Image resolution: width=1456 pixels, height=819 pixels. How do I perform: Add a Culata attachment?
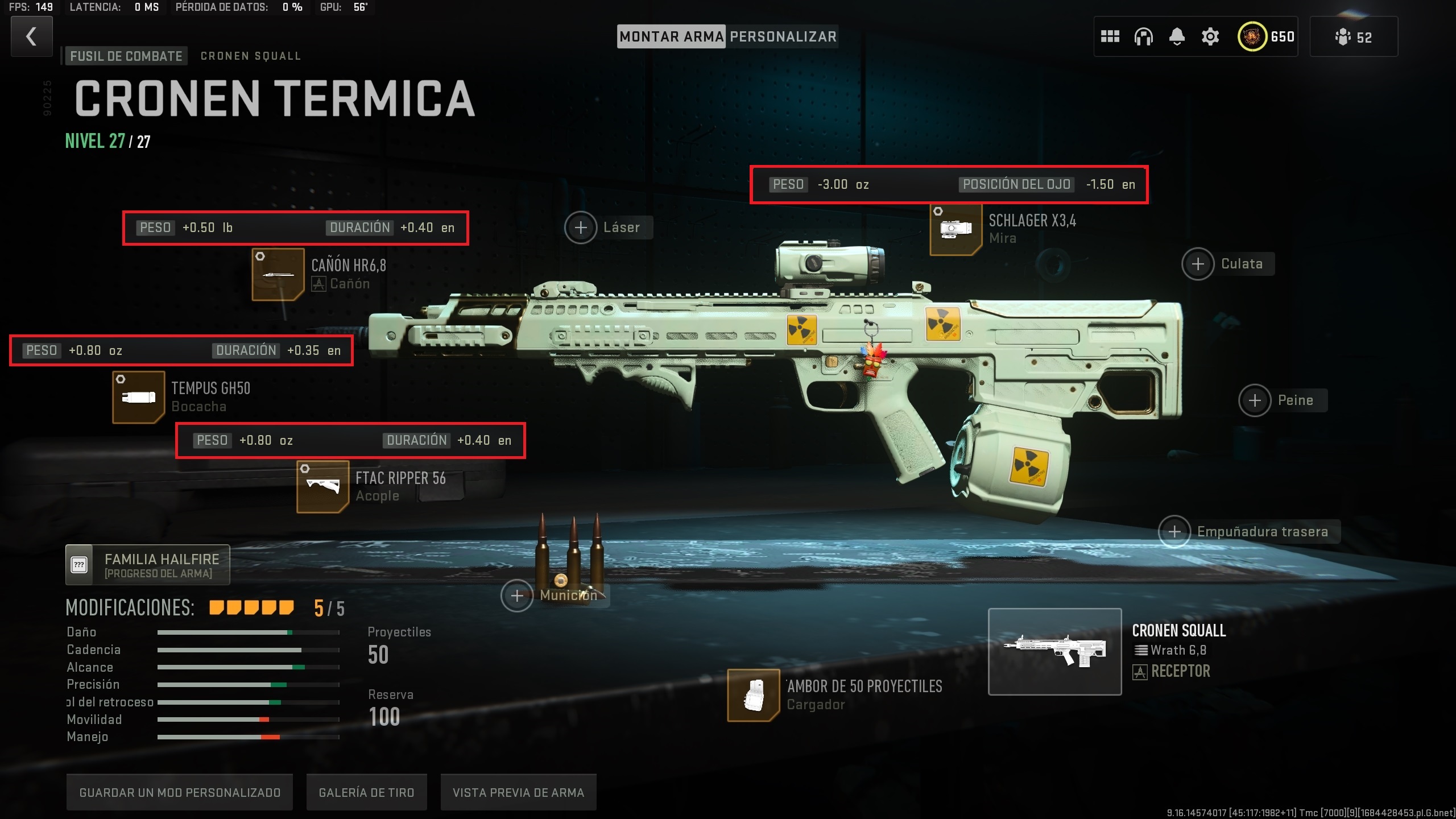tap(1198, 264)
